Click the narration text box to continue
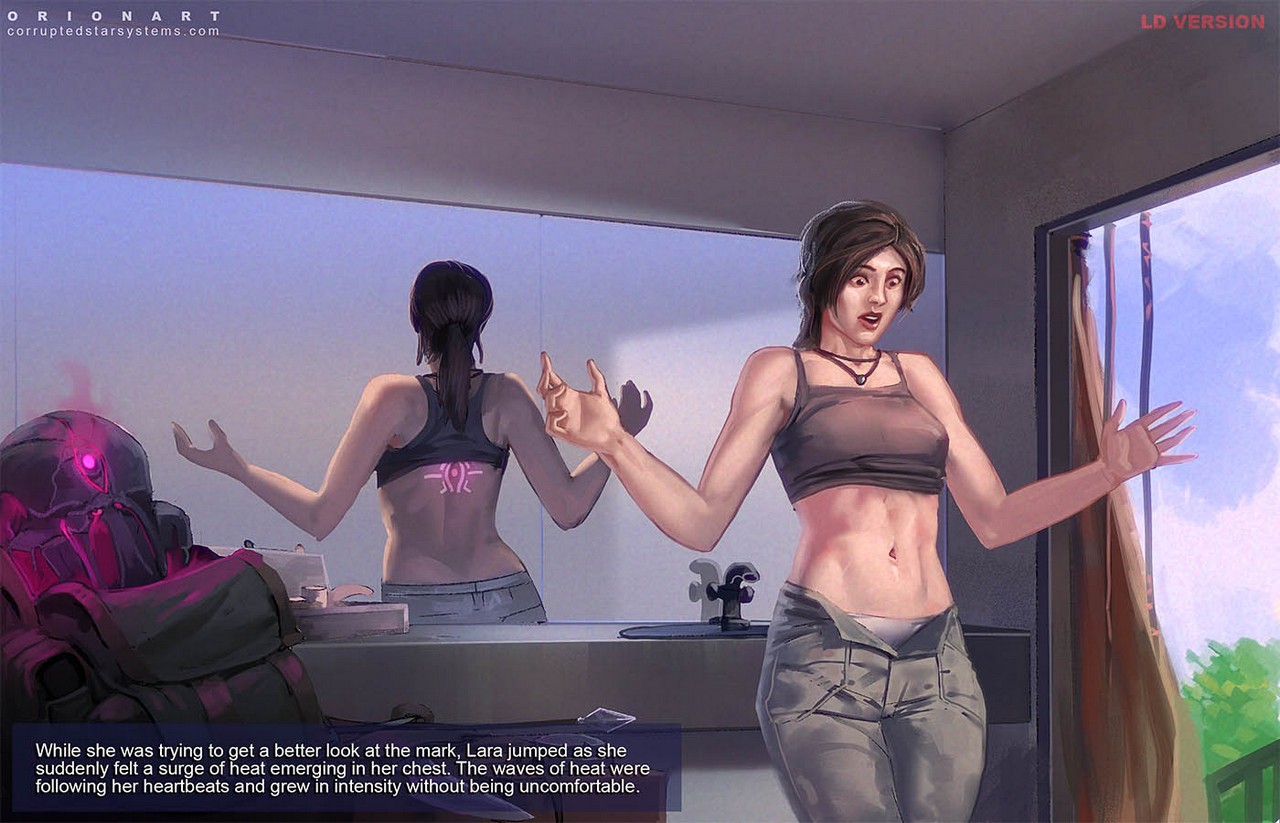Screen dimensions: 1280x823 [345, 767]
